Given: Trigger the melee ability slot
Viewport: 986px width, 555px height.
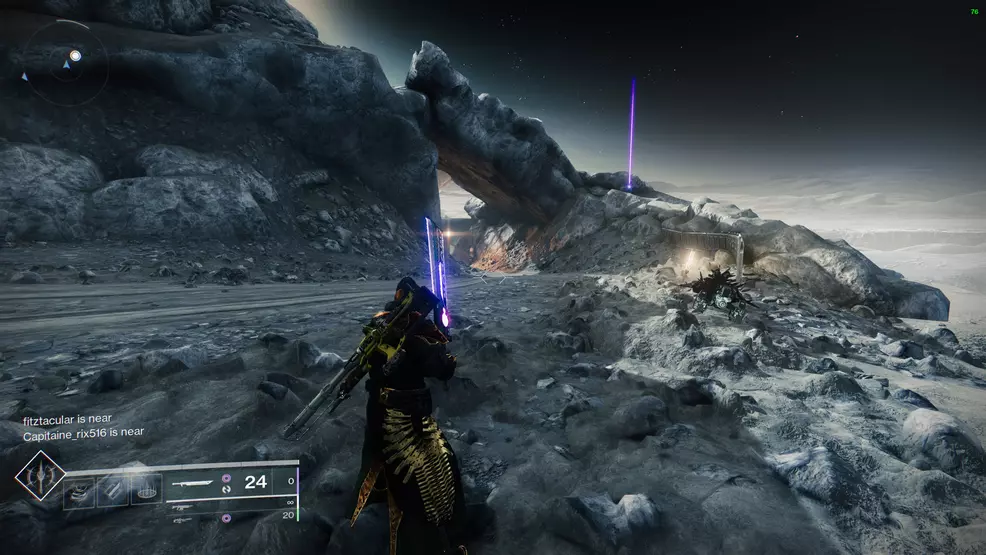Looking at the screenshot, I should point(114,490).
